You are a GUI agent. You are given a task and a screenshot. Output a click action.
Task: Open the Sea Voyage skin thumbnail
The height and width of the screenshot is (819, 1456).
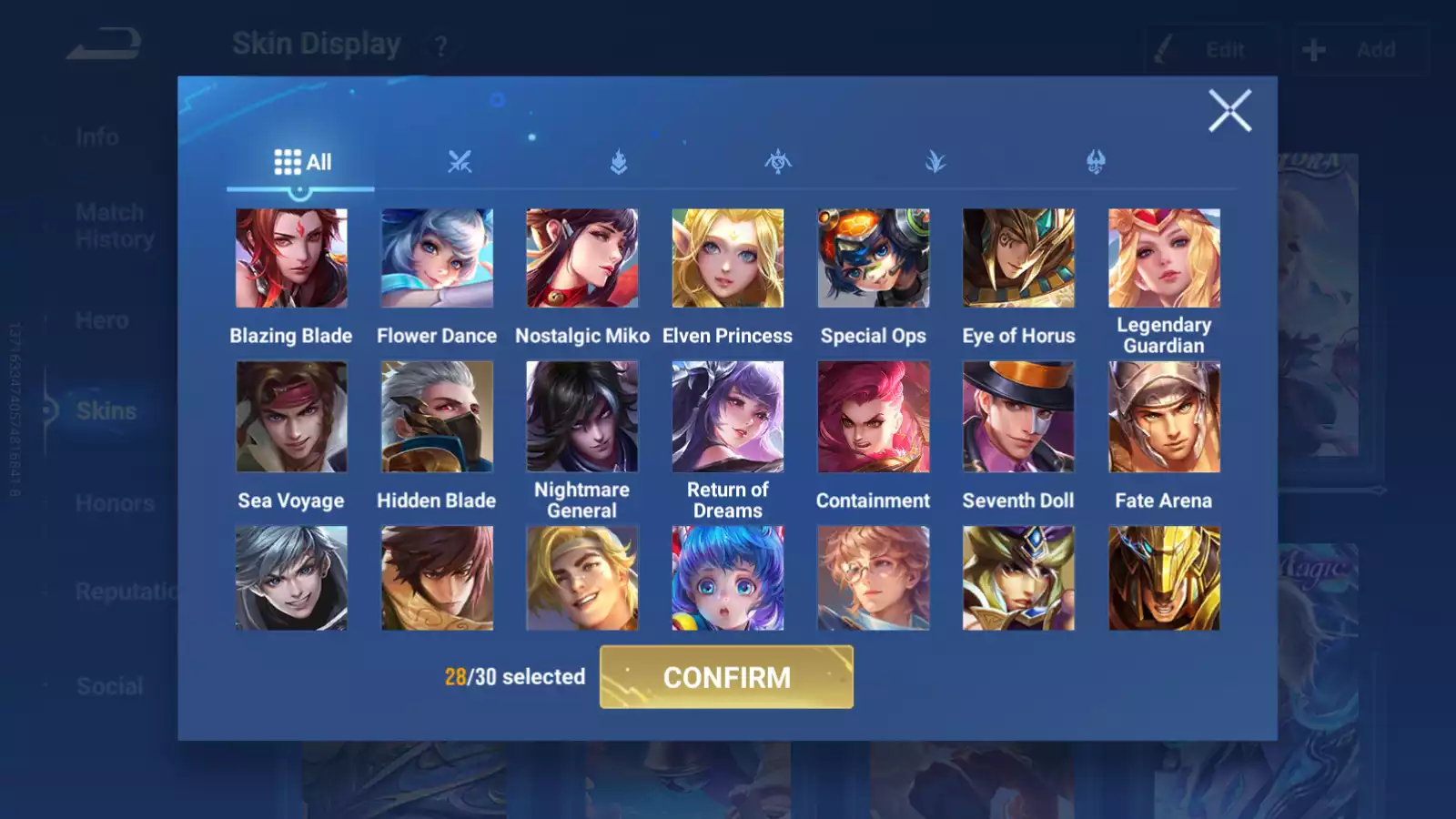[291, 416]
